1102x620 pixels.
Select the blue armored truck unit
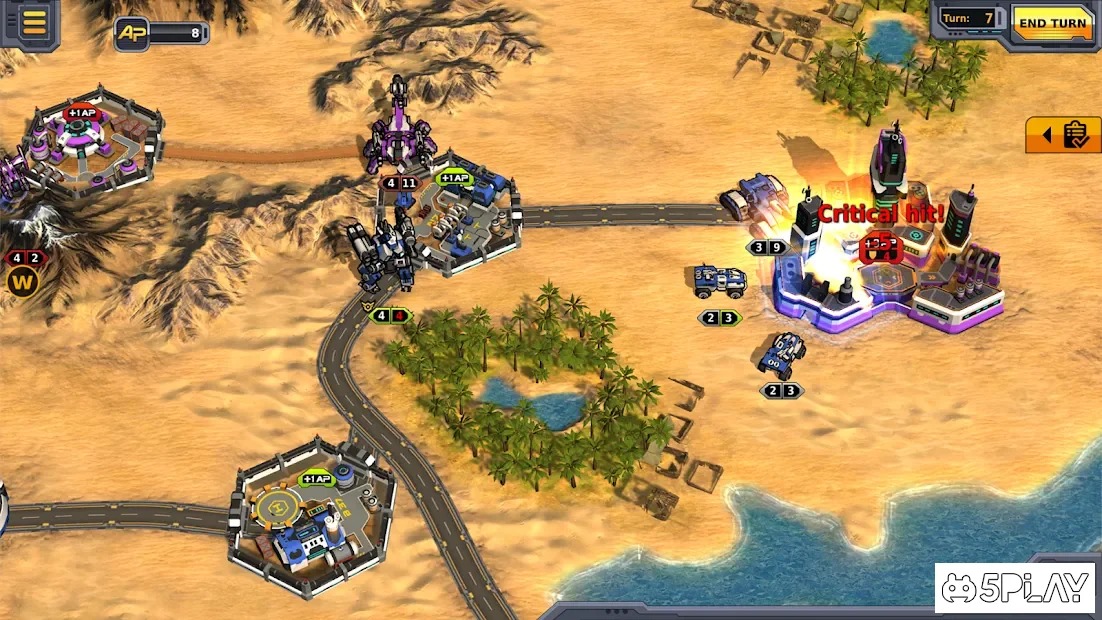pyautogui.click(x=720, y=281)
